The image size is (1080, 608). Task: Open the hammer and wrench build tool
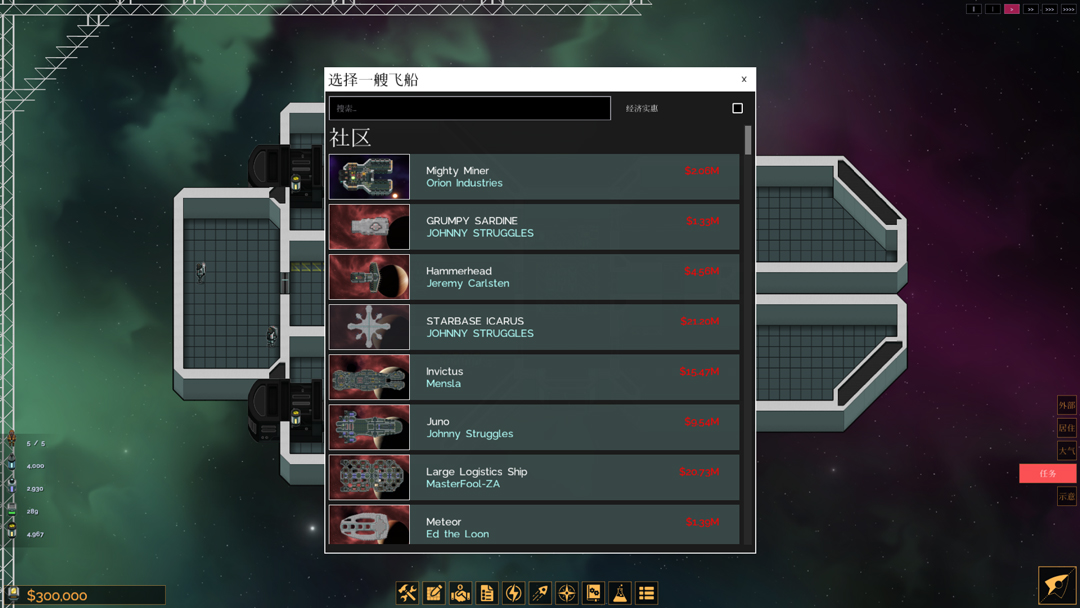click(x=407, y=593)
